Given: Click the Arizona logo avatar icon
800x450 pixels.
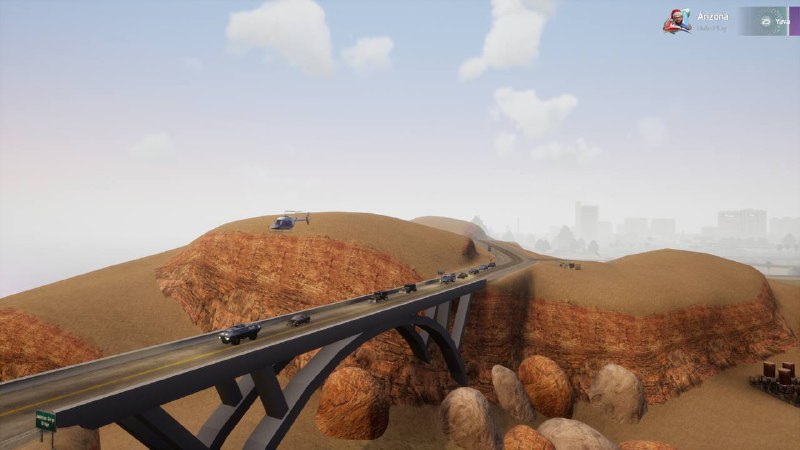Looking at the screenshot, I should 677,21.
